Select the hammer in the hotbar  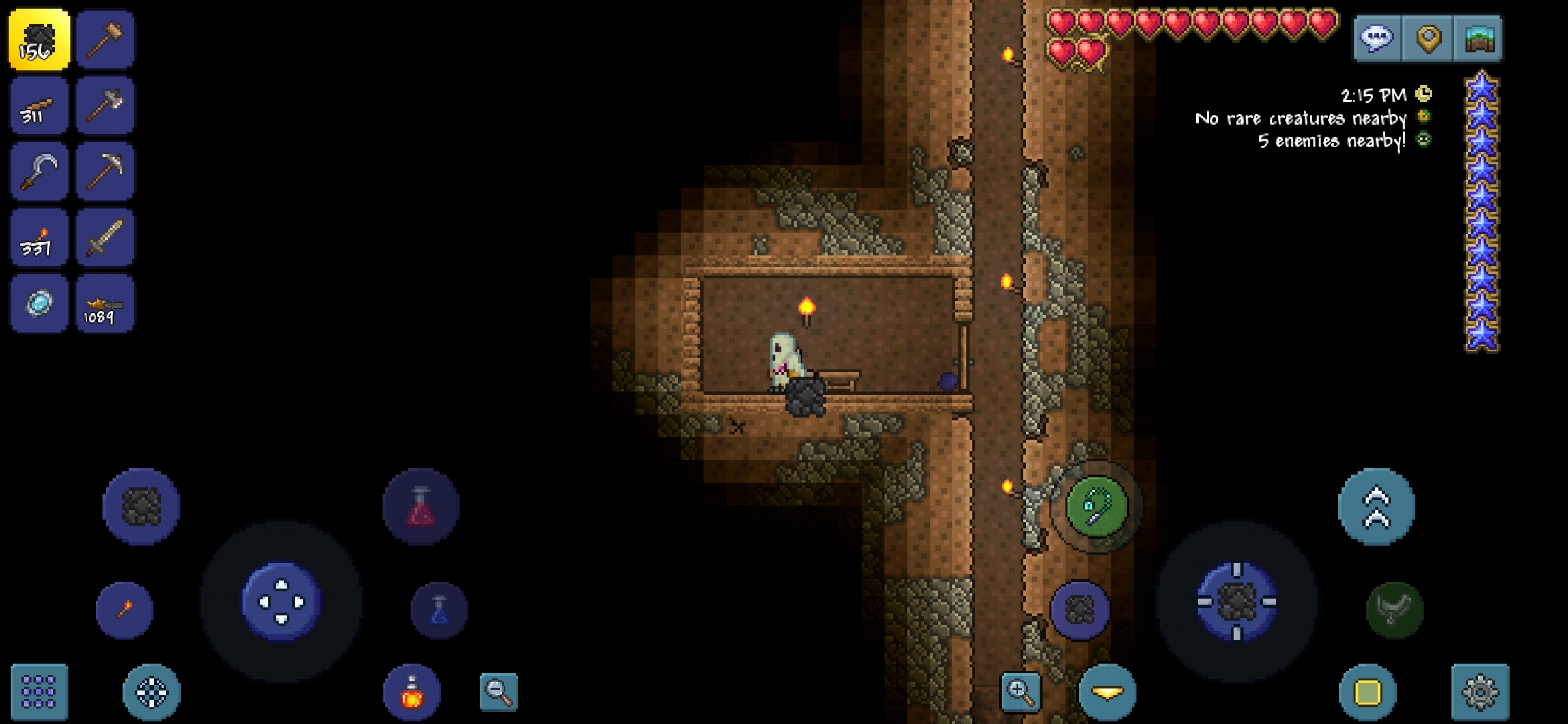click(105, 38)
